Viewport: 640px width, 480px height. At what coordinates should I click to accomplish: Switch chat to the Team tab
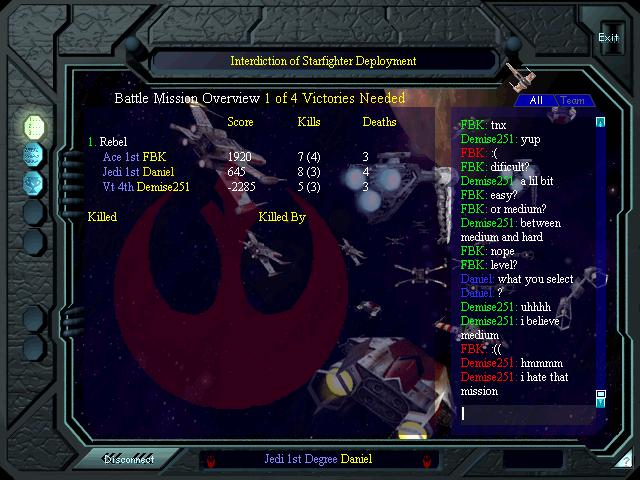coord(573,101)
